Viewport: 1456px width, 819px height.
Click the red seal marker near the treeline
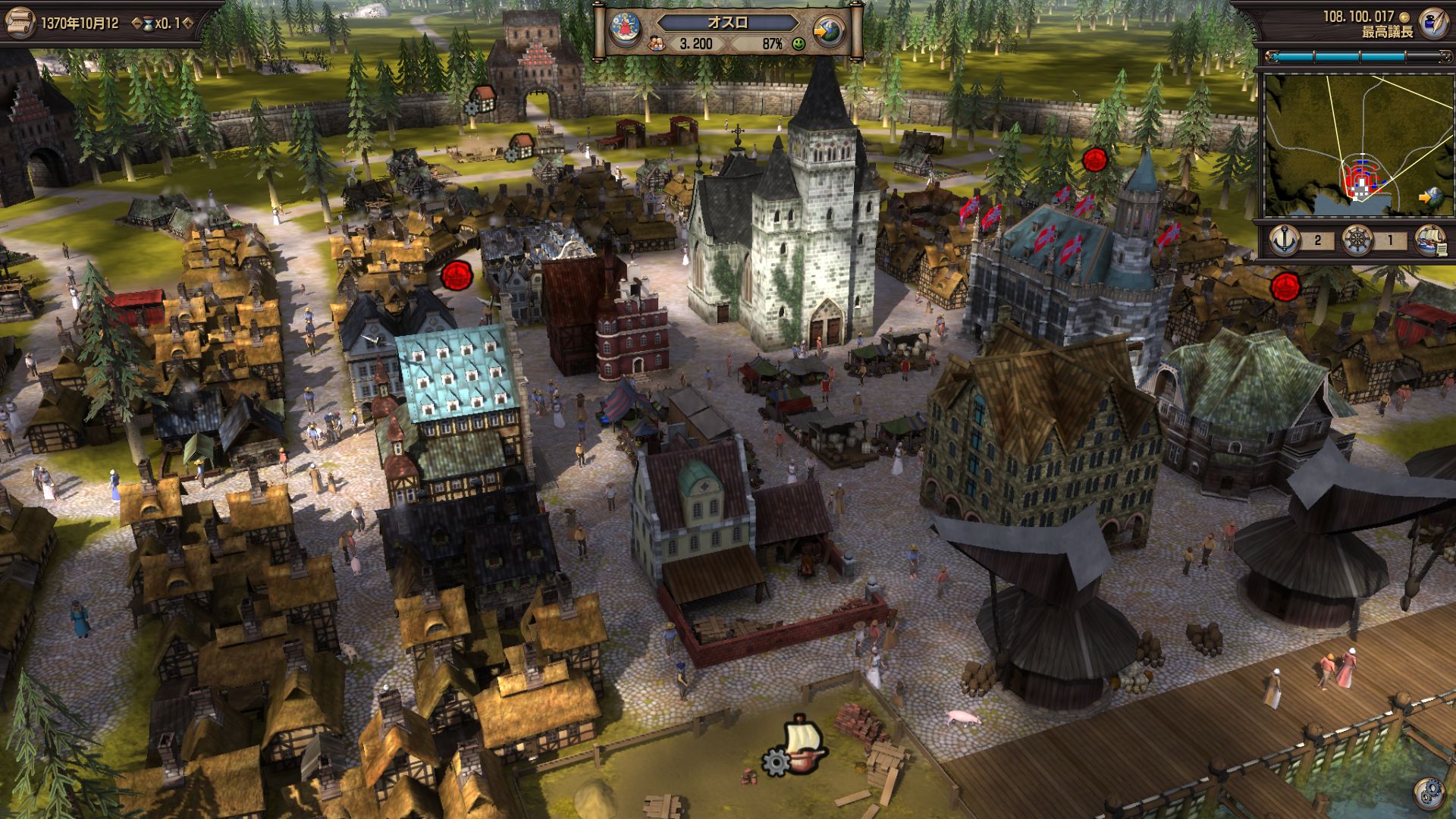coord(1094,159)
